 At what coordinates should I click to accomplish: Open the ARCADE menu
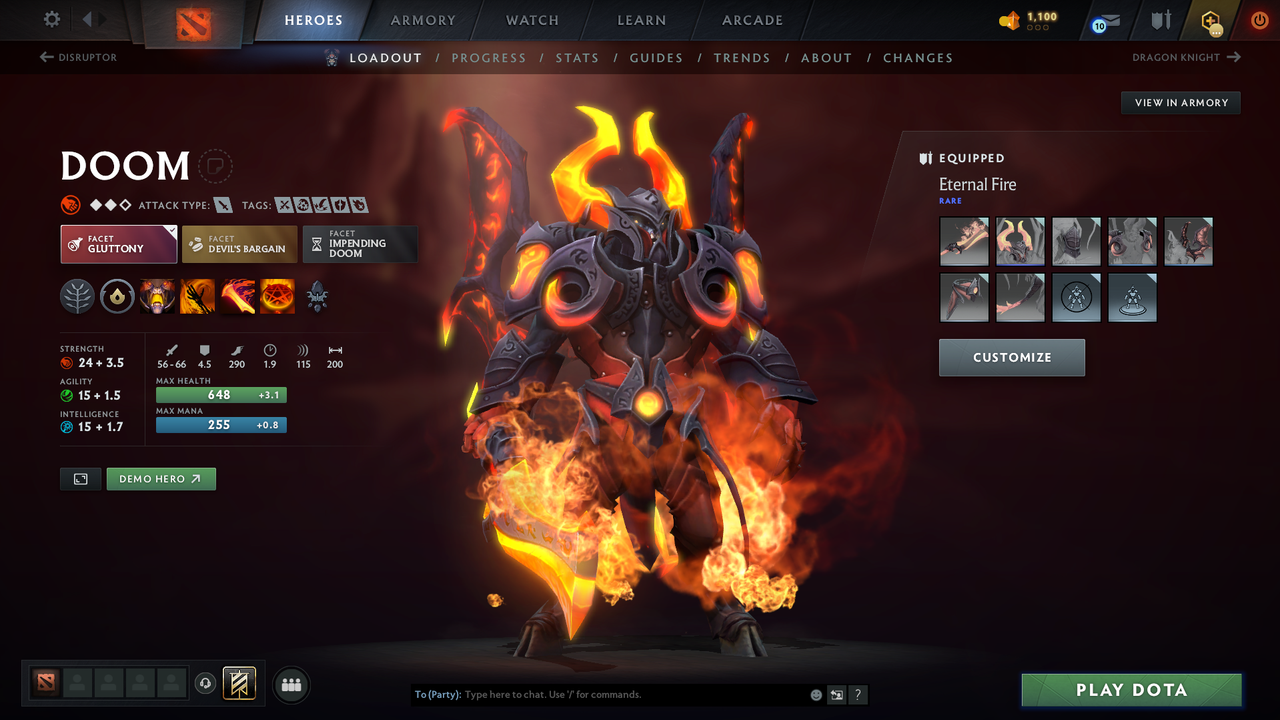click(751, 20)
